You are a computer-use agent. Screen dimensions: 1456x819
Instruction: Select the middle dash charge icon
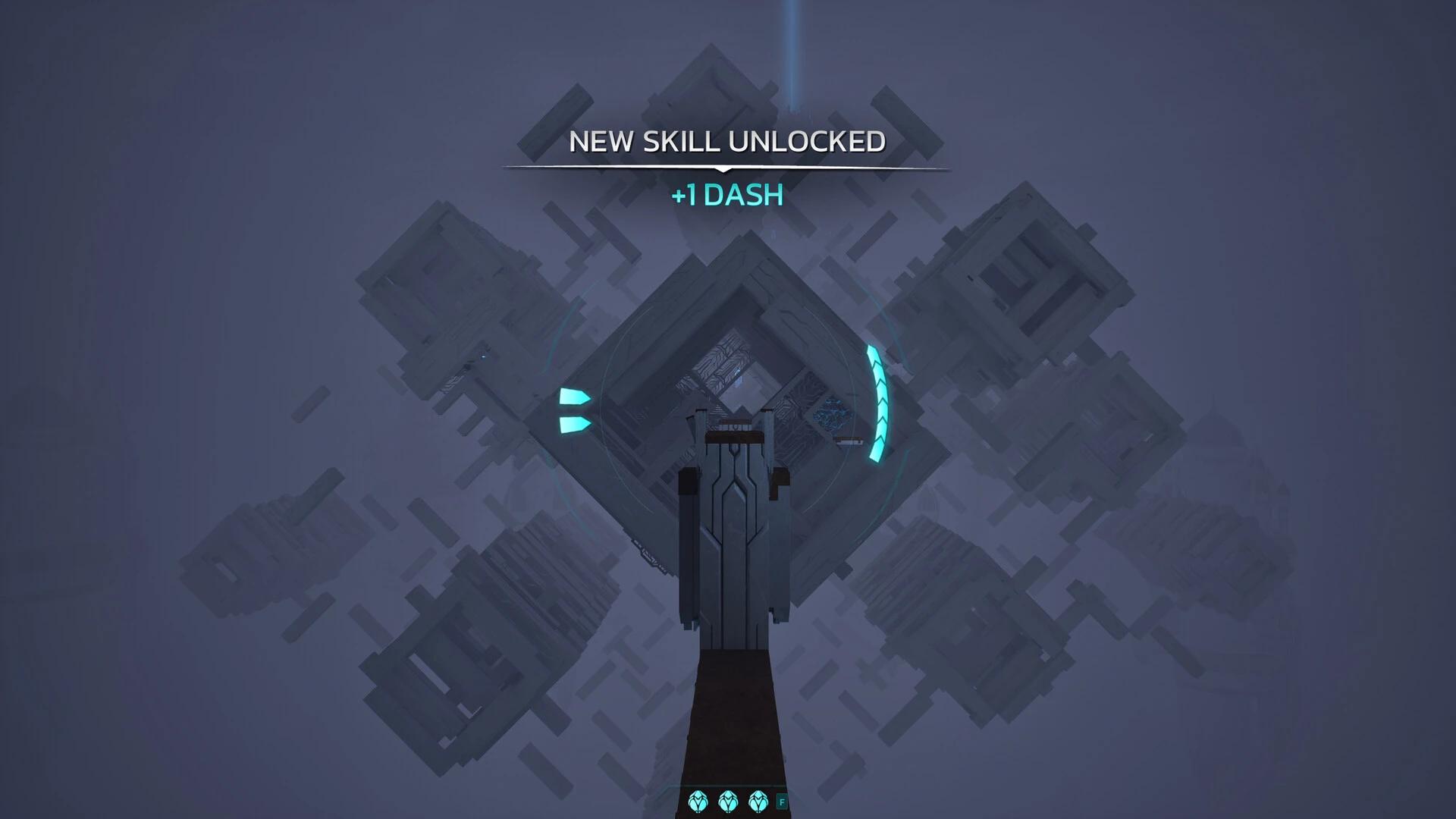tap(728, 802)
